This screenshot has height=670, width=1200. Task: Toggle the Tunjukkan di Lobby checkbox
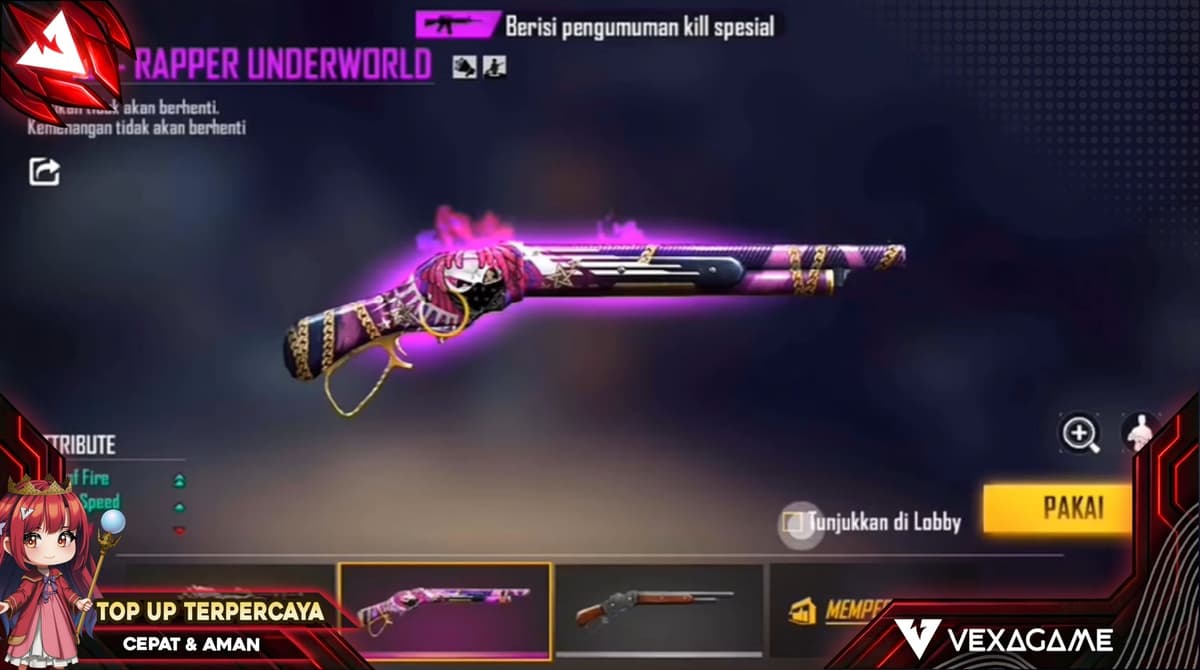coord(793,522)
